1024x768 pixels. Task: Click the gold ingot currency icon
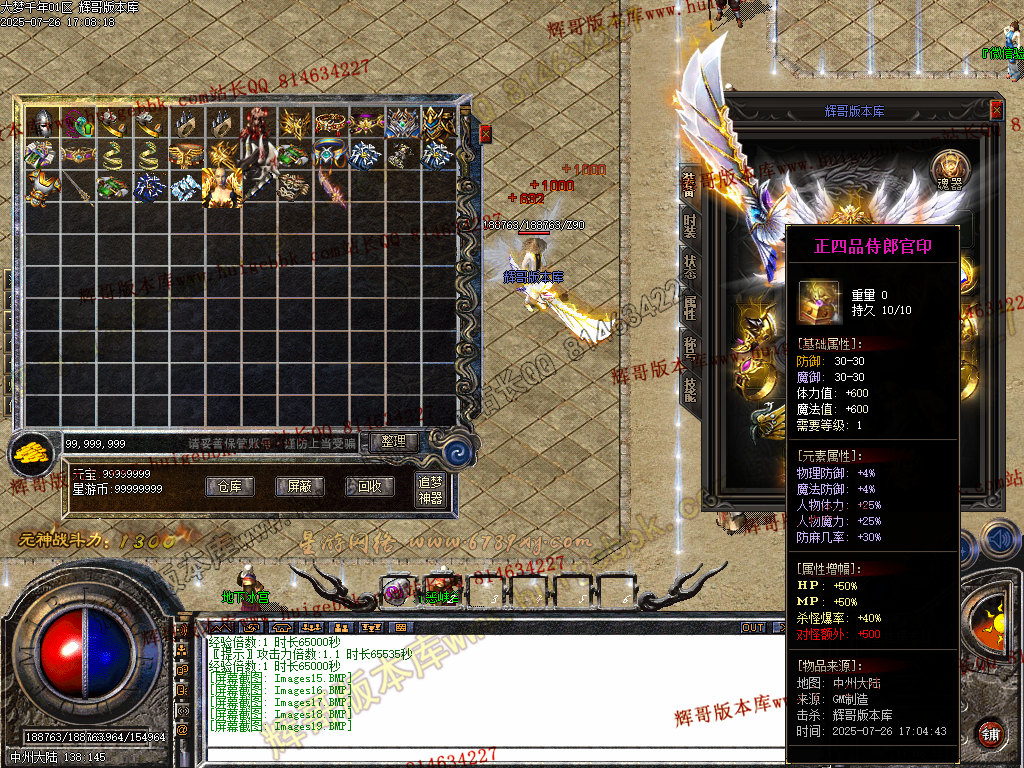[x=35, y=452]
